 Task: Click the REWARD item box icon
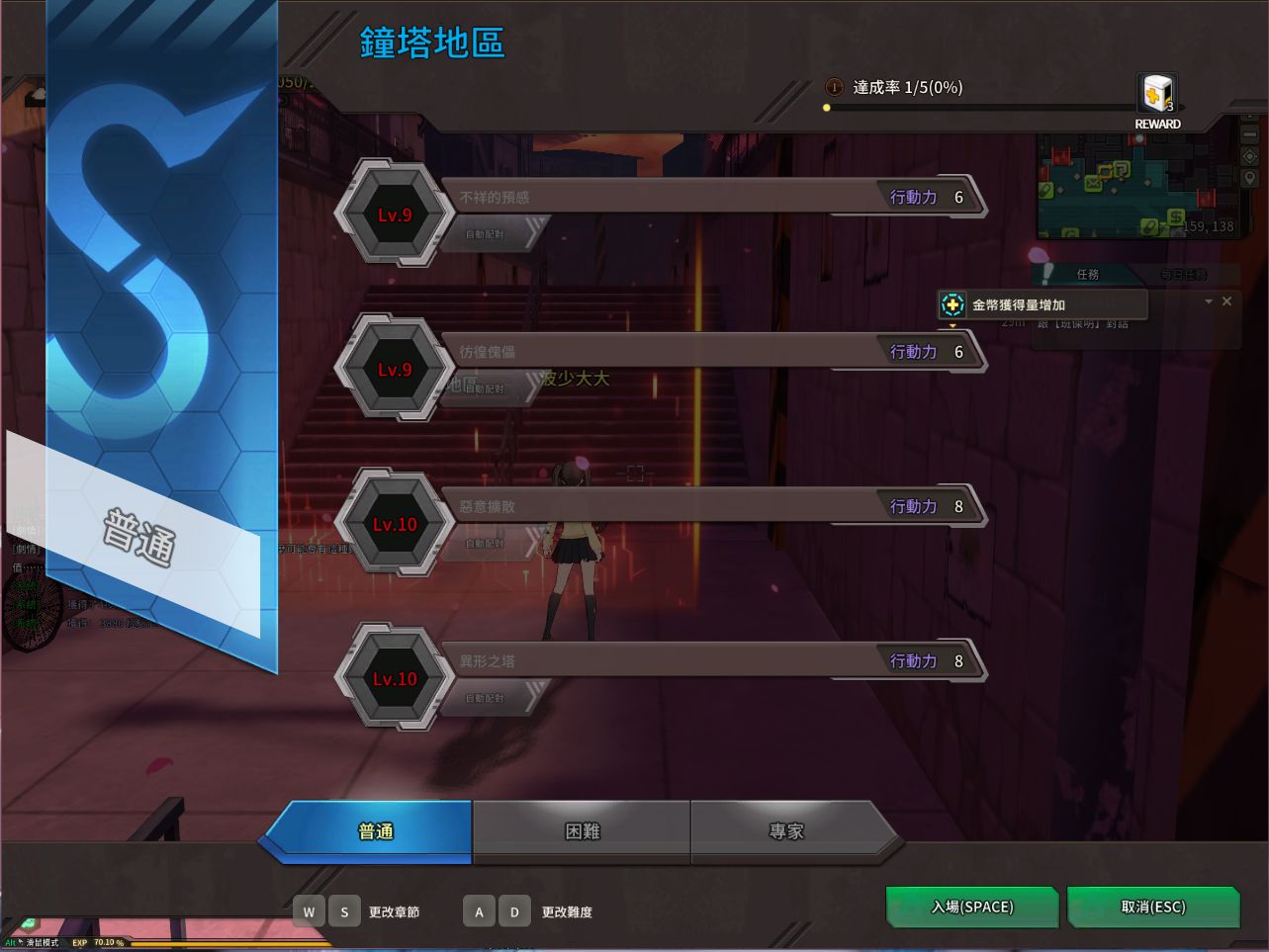[x=1155, y=94]
